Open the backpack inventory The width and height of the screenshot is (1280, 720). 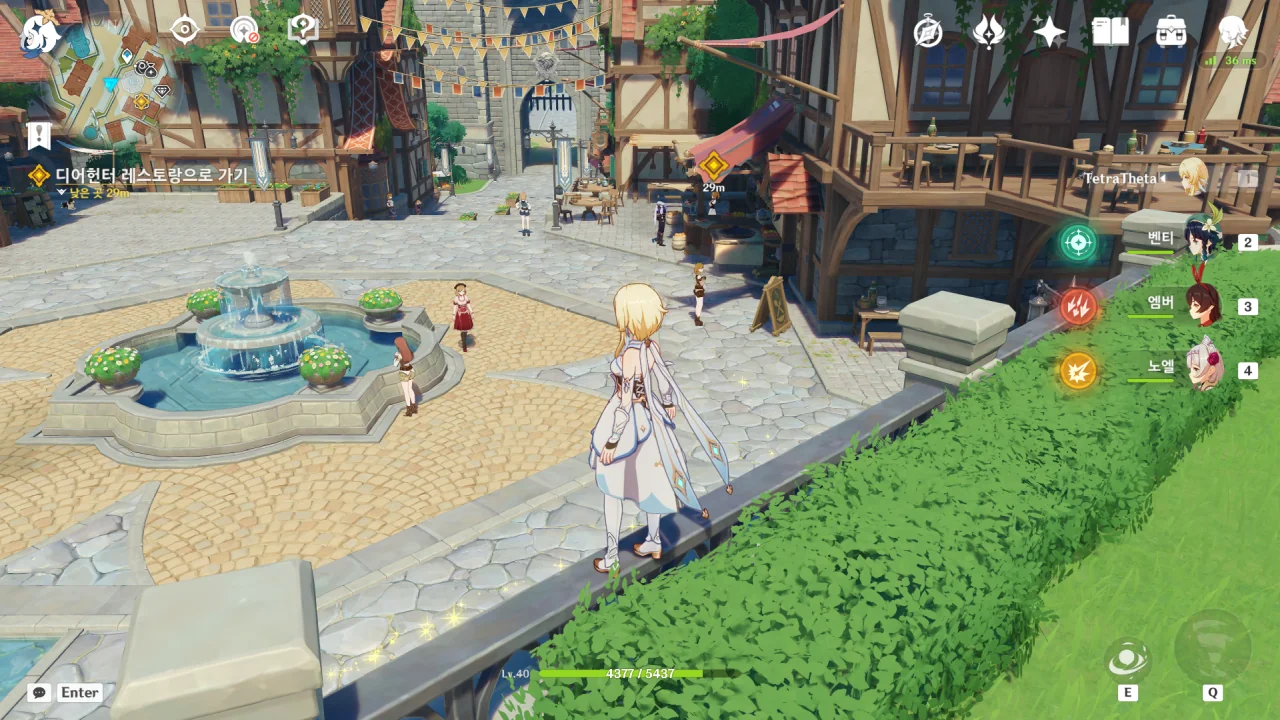point(1171,32)
